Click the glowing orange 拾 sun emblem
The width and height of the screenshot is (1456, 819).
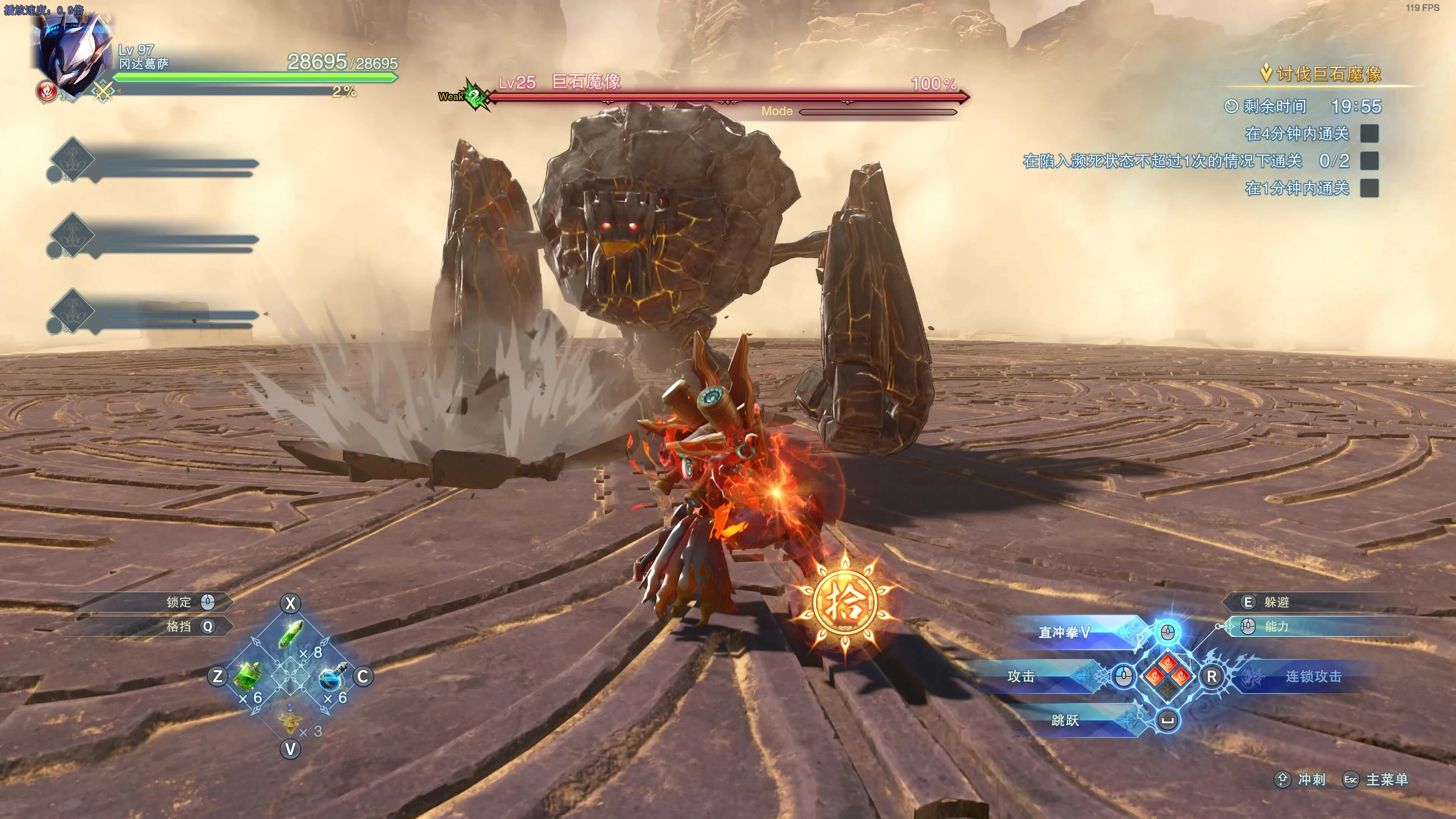click(x=844, y=603)
